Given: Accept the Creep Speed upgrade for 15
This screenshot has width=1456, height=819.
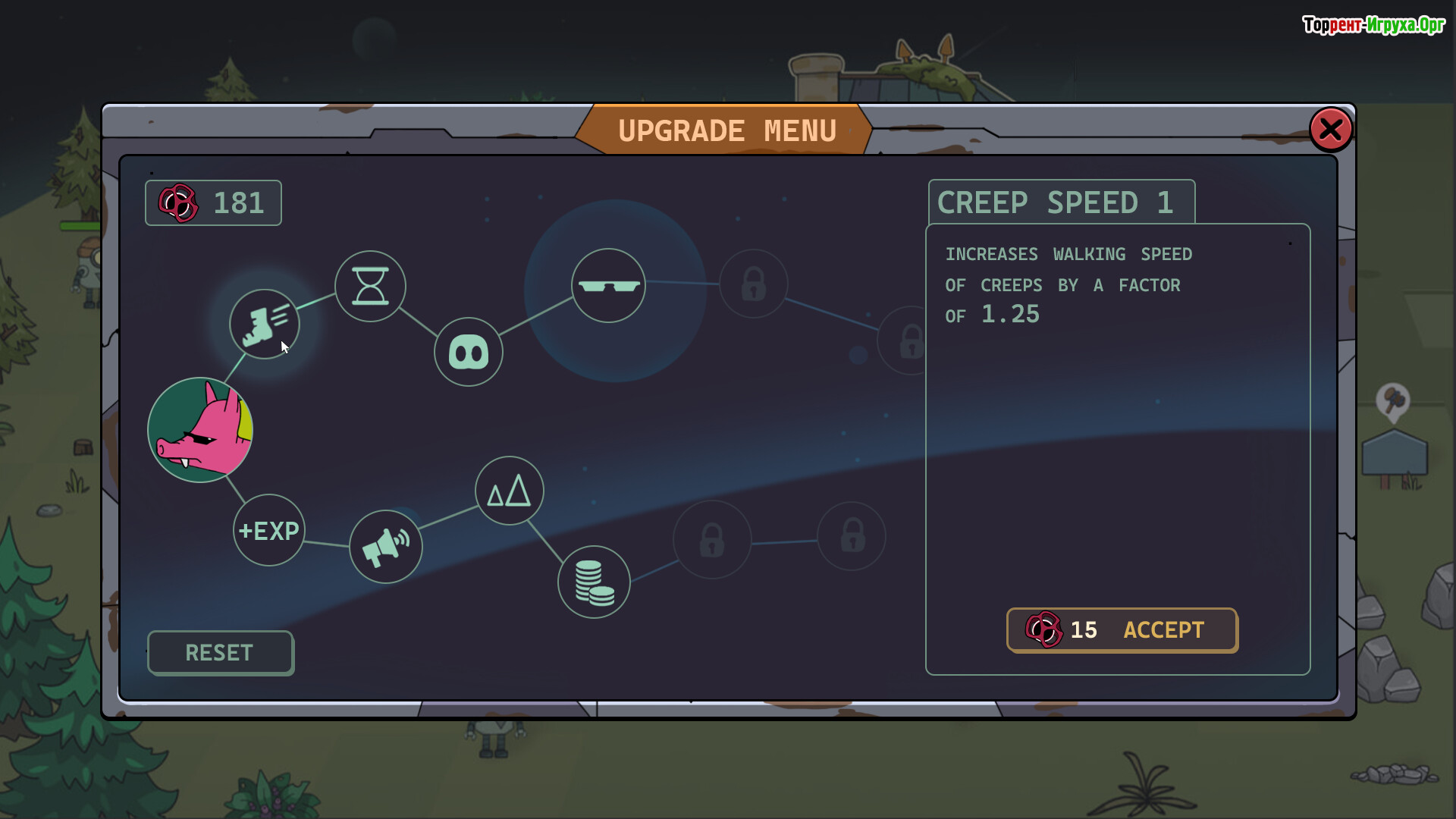Looking at the screenshot, I should tap(1122, 630).
